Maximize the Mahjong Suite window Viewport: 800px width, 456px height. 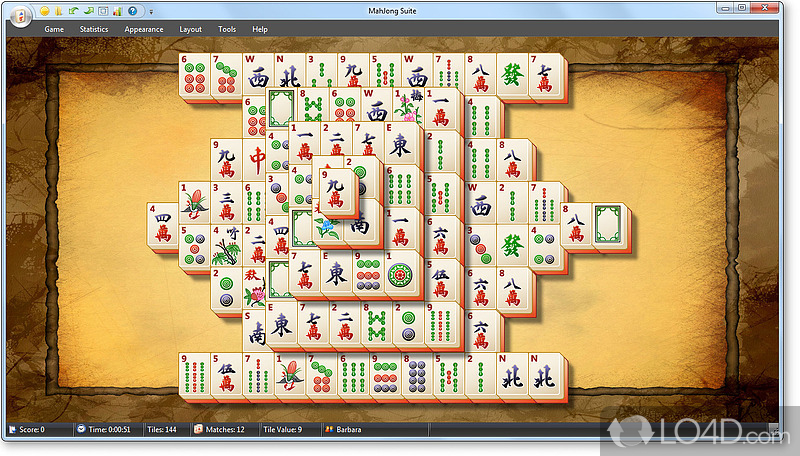pyautogui.click(x=742, y=9)
